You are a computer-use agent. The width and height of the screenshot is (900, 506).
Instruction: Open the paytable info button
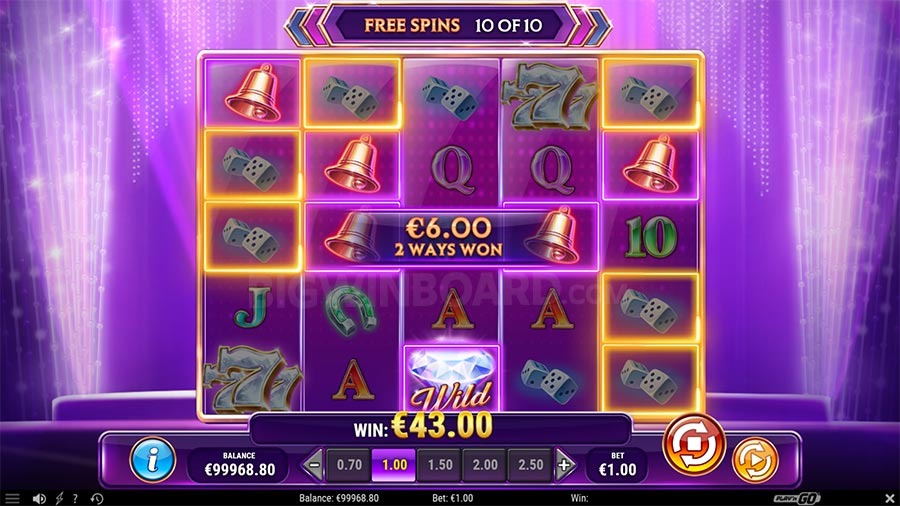(x=153, y=461)
